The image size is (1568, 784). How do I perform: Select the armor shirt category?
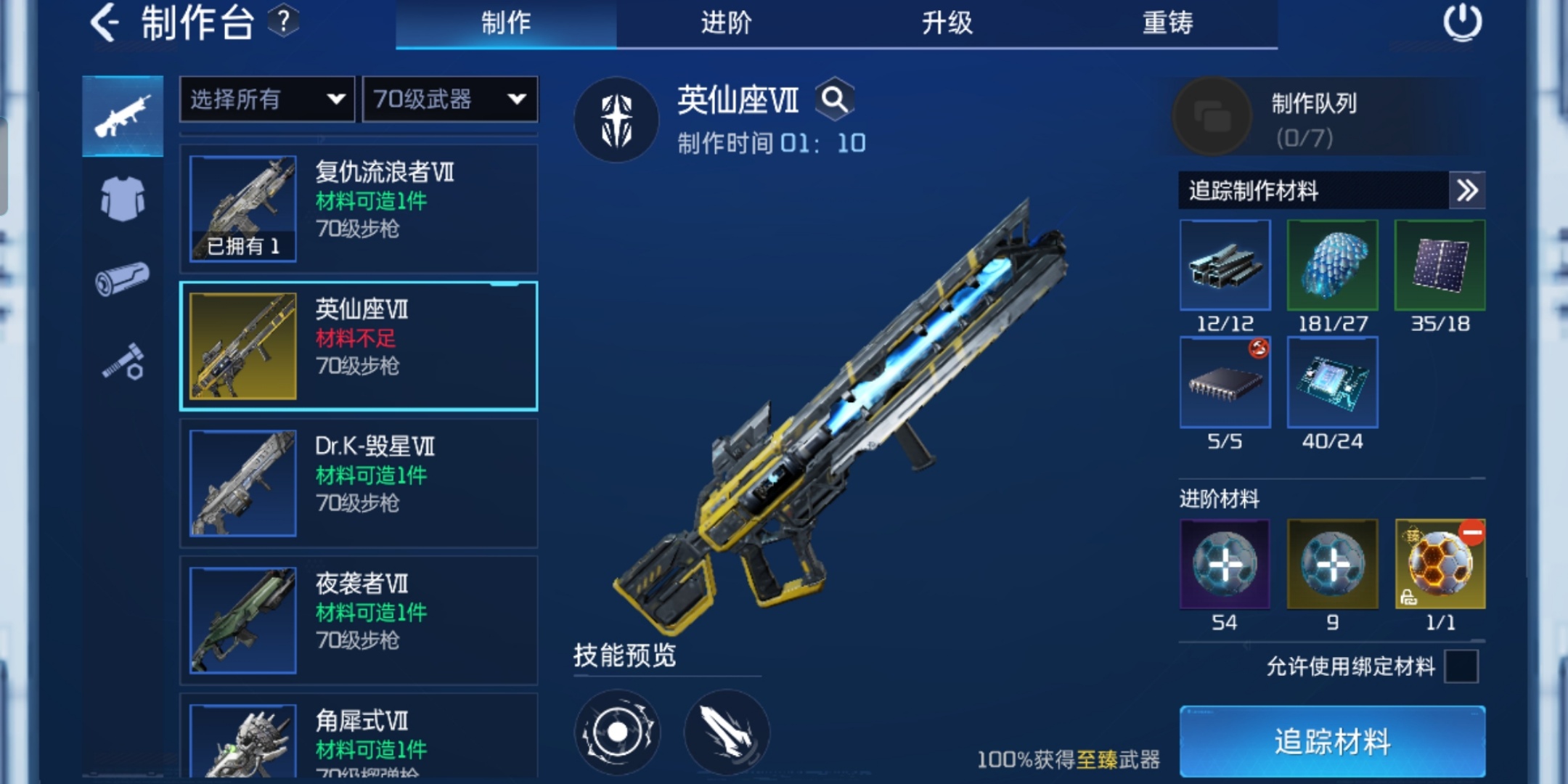pyautogui.click(x=123, y=198)
